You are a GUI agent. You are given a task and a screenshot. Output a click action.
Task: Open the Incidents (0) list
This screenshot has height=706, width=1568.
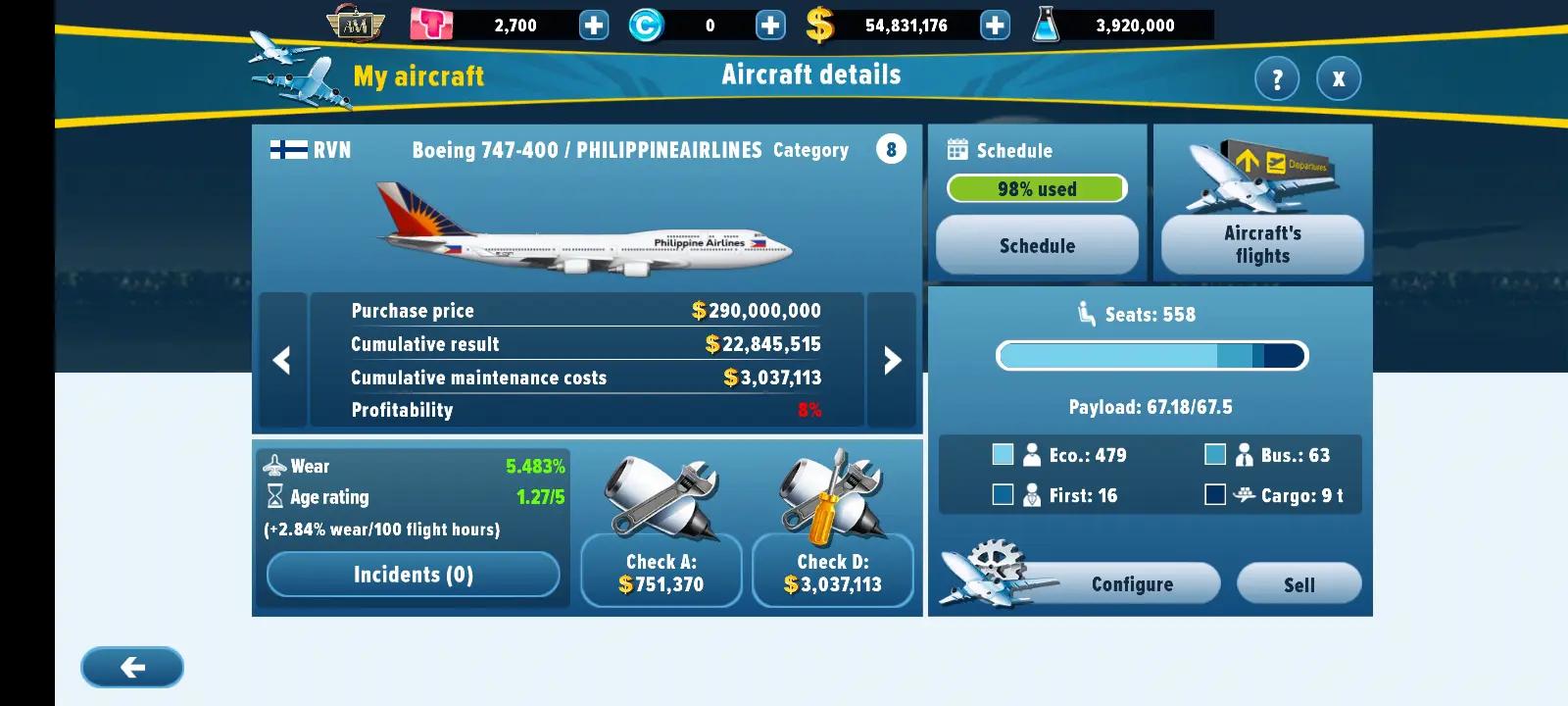point(413,575)
